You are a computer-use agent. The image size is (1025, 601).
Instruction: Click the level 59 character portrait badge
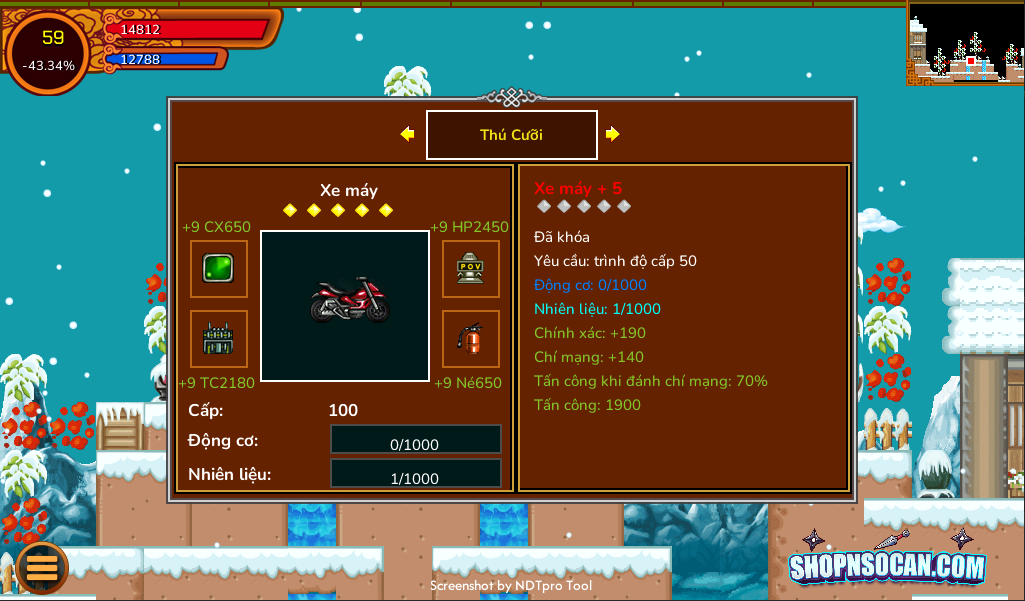click(x=48, y=50)
